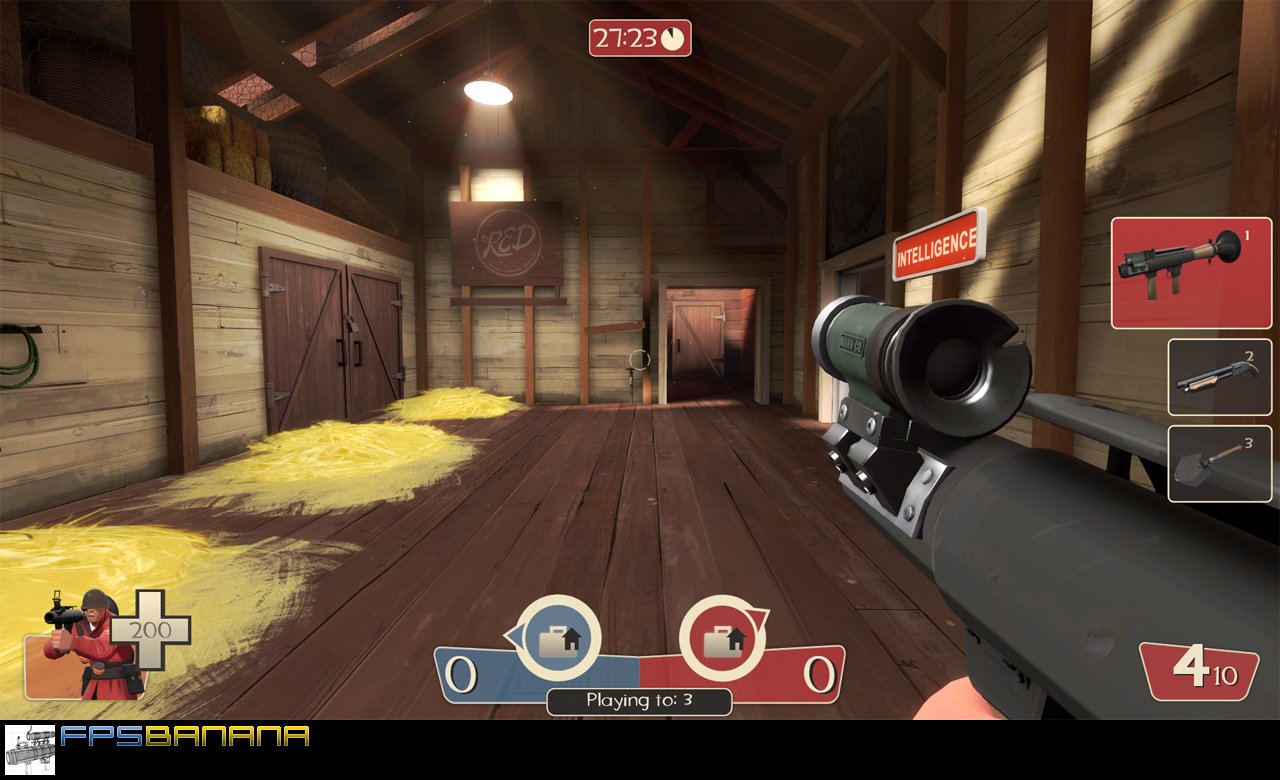Viewport: 1280px width, 780px height.
Task: Click the RED company sign on the wall
Action: 506,240
